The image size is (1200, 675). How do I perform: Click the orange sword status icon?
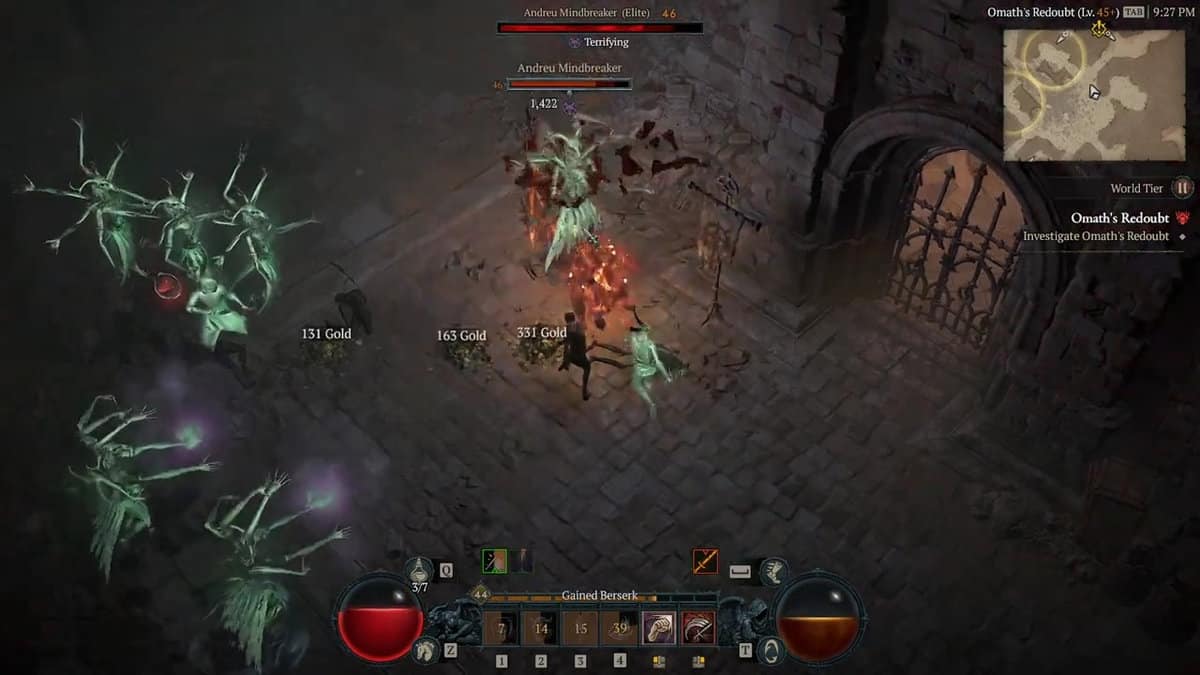tap(705, 561)
